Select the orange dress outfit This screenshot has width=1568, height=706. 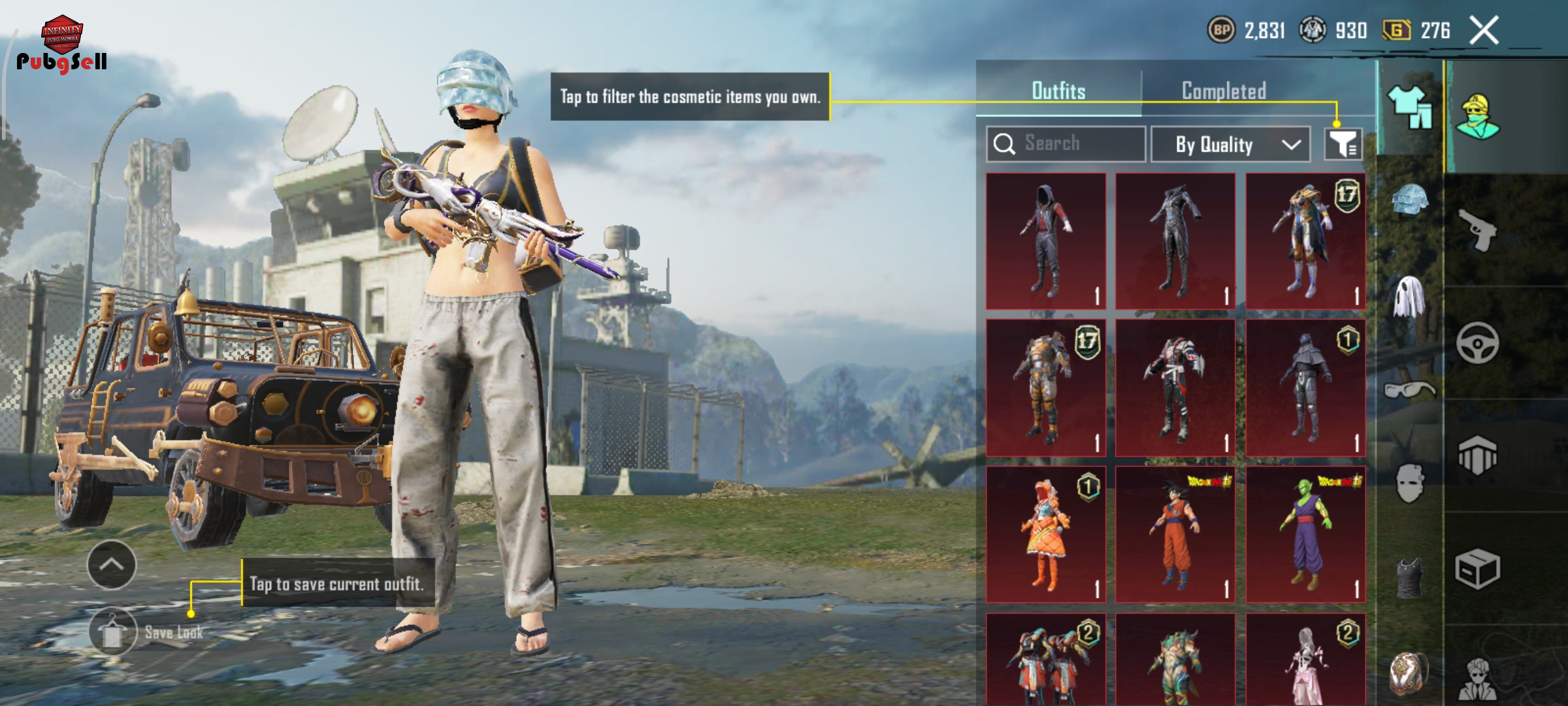coord(1046,535)
